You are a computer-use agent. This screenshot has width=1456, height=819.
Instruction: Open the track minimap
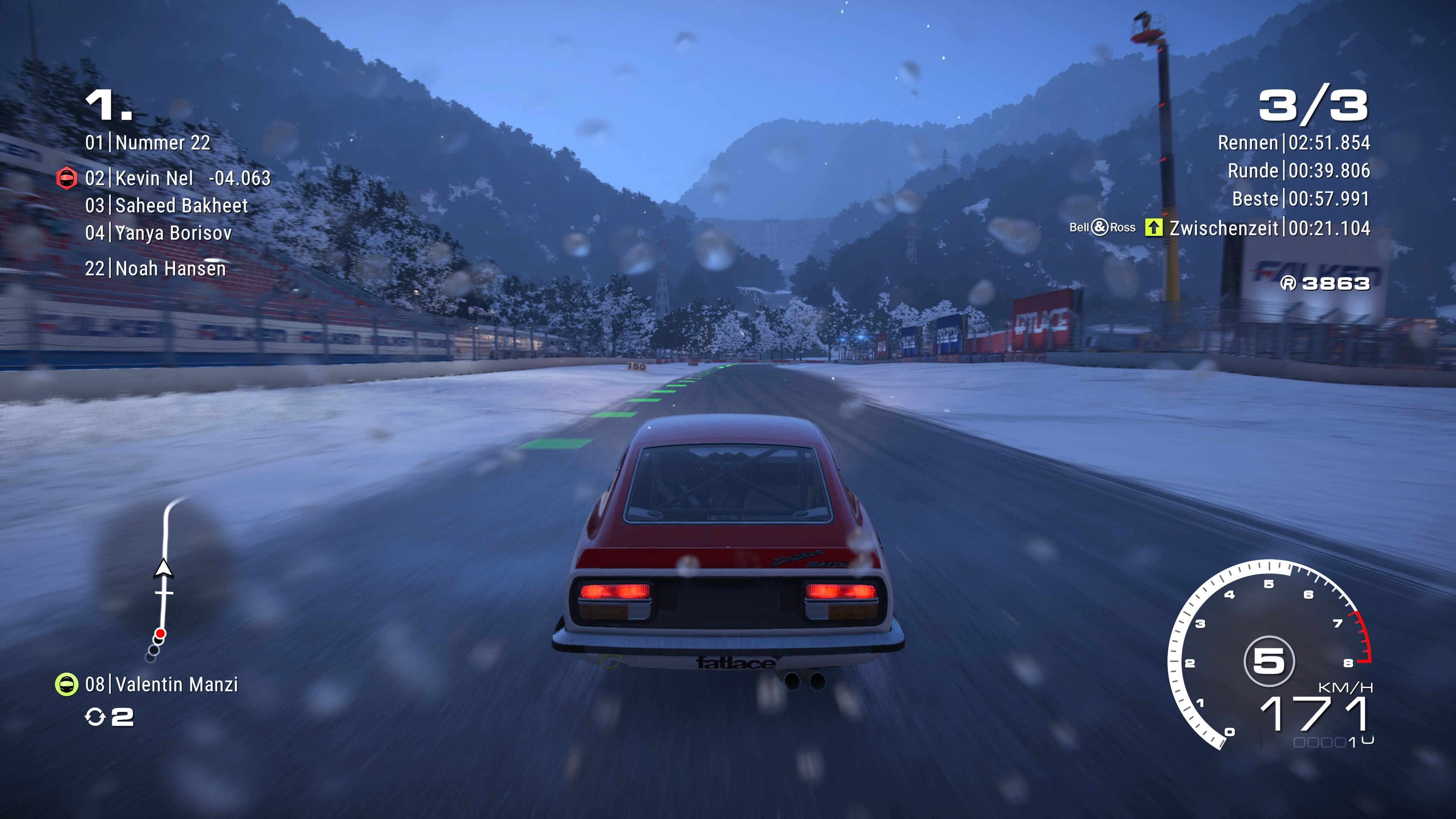point(163,576)
